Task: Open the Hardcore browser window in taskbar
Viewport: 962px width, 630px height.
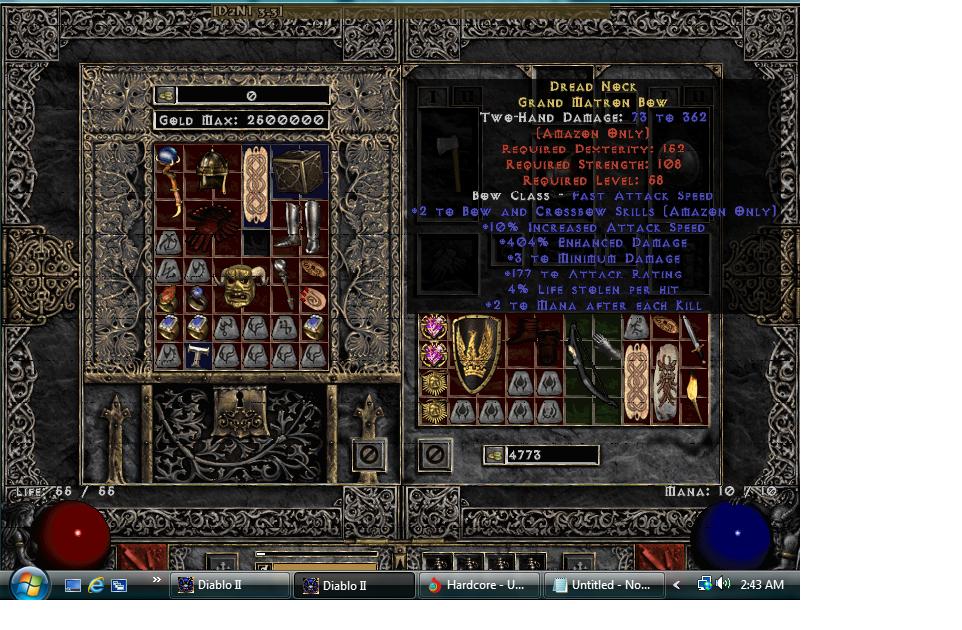Action: point(480,585)
